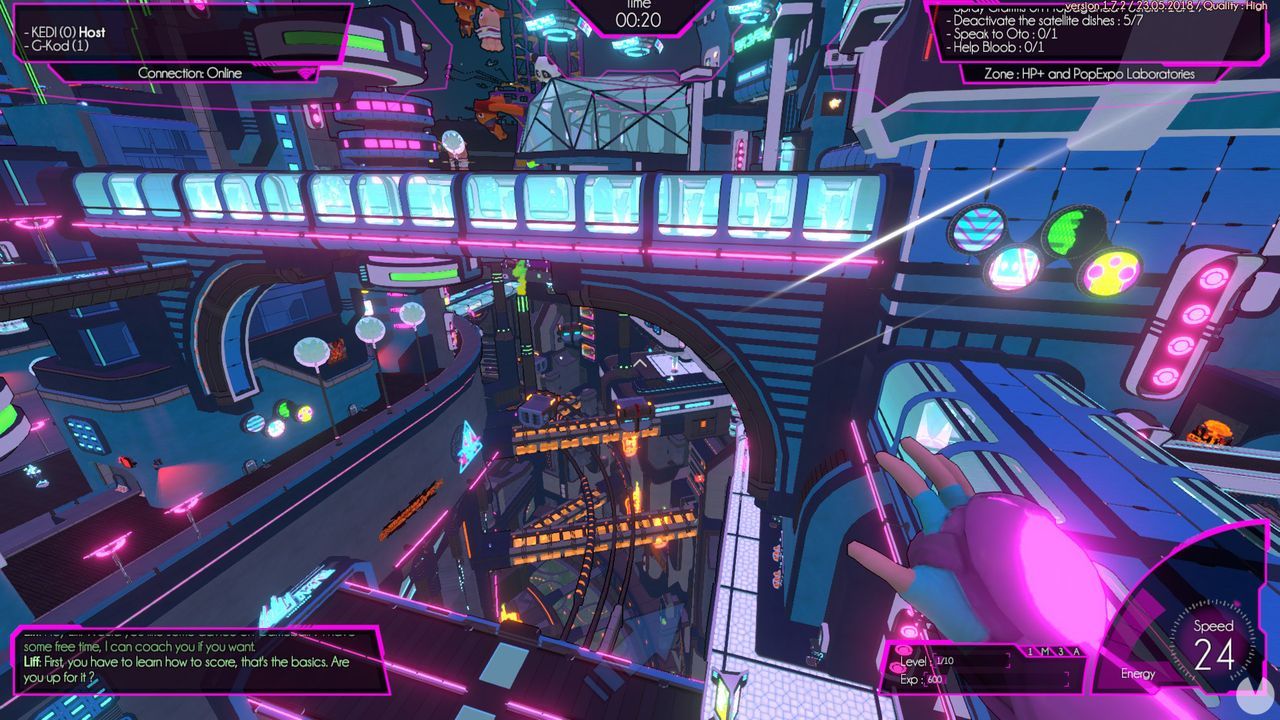
Task: Toggle the 'M' slot indicator
Action: [1045, 652]
